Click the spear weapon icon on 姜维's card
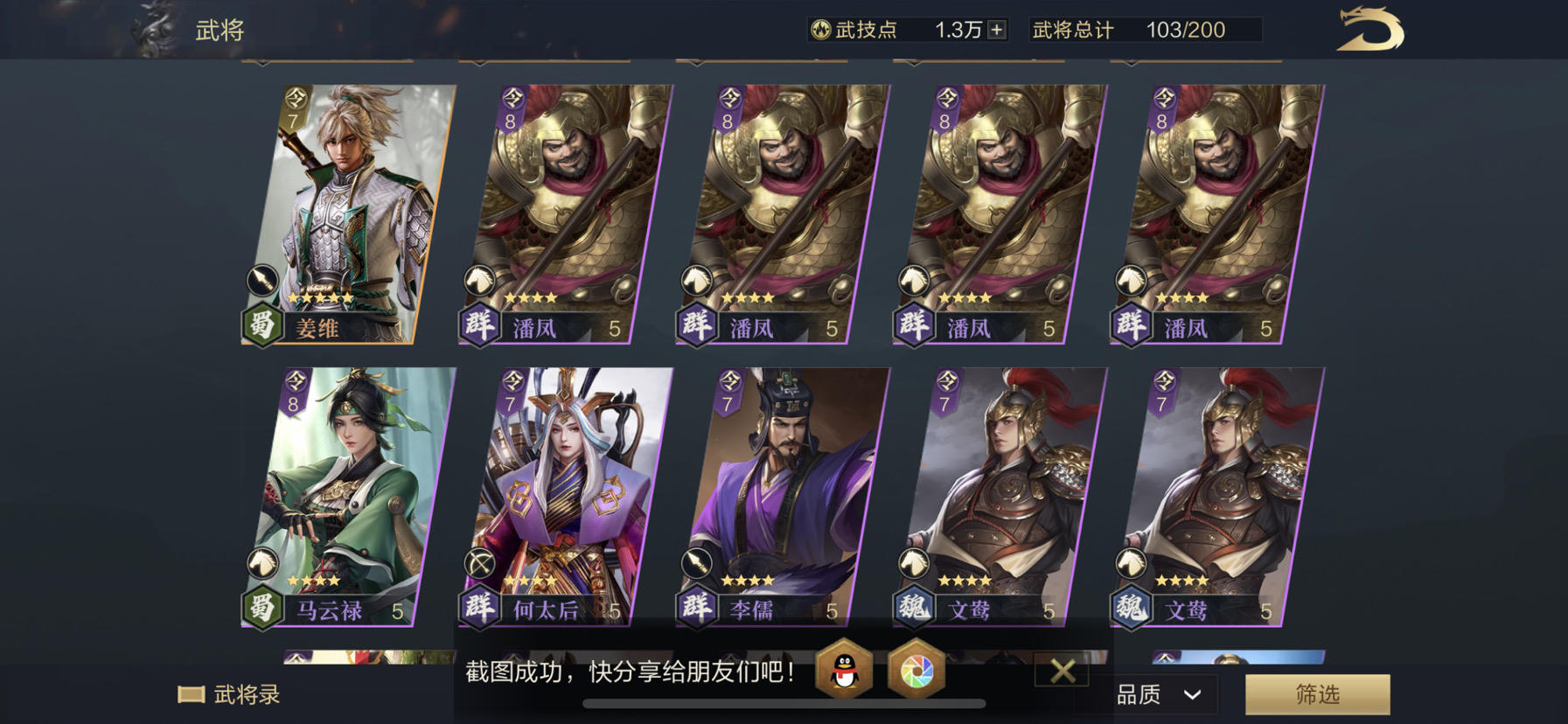 (x=262, y=278)
